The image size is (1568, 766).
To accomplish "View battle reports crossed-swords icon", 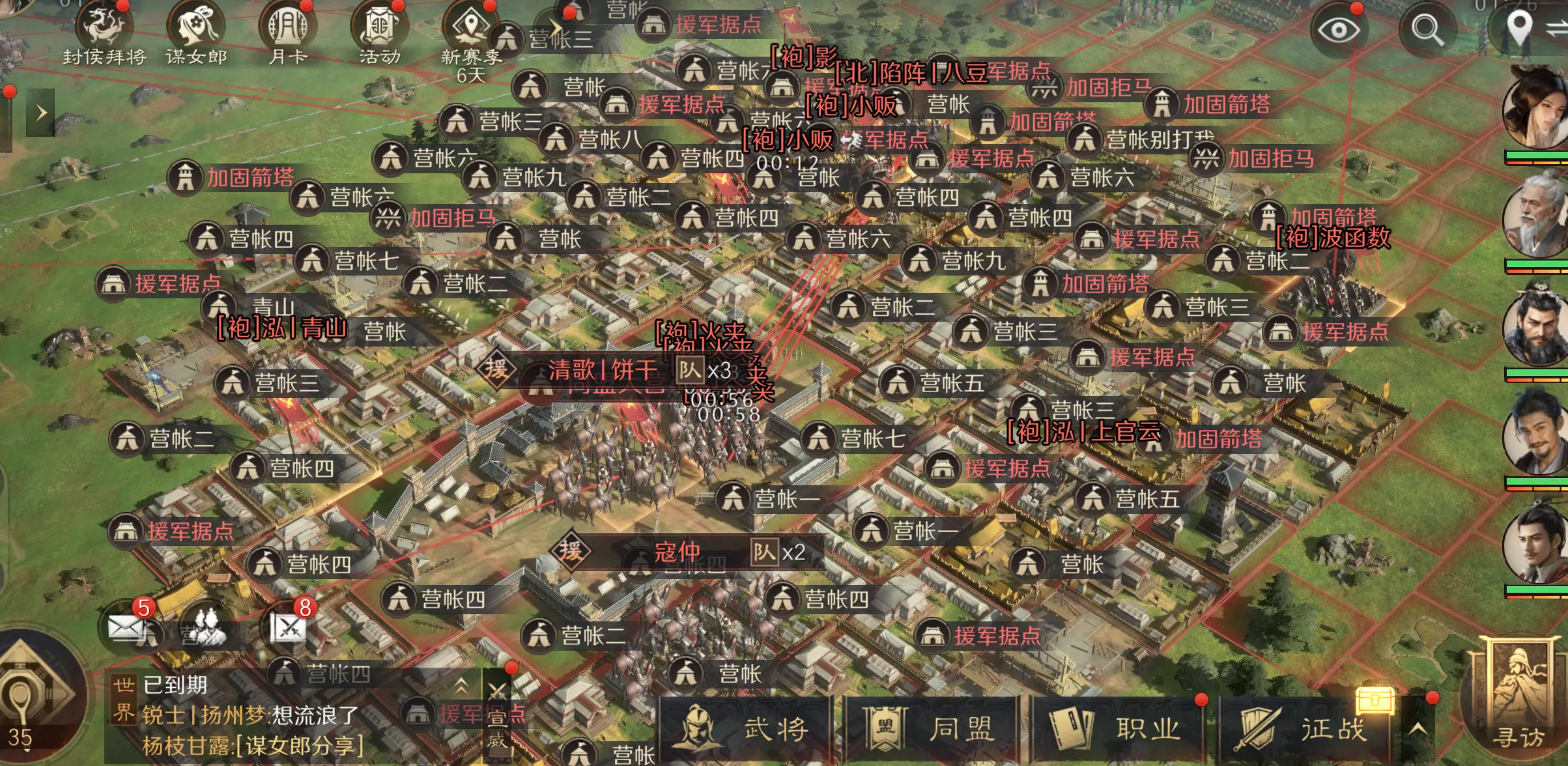I will point(289,627).
